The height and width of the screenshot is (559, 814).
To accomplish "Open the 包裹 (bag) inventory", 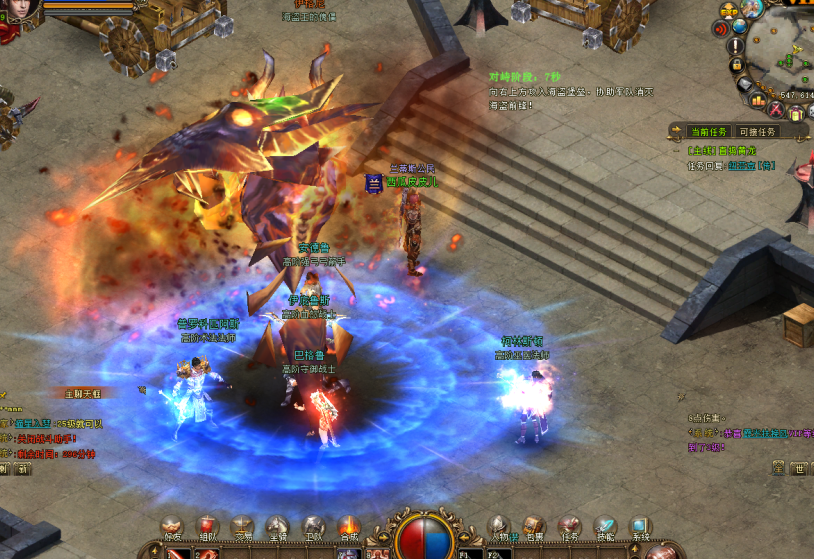I will pyautogui.click(x=534, y=527).
